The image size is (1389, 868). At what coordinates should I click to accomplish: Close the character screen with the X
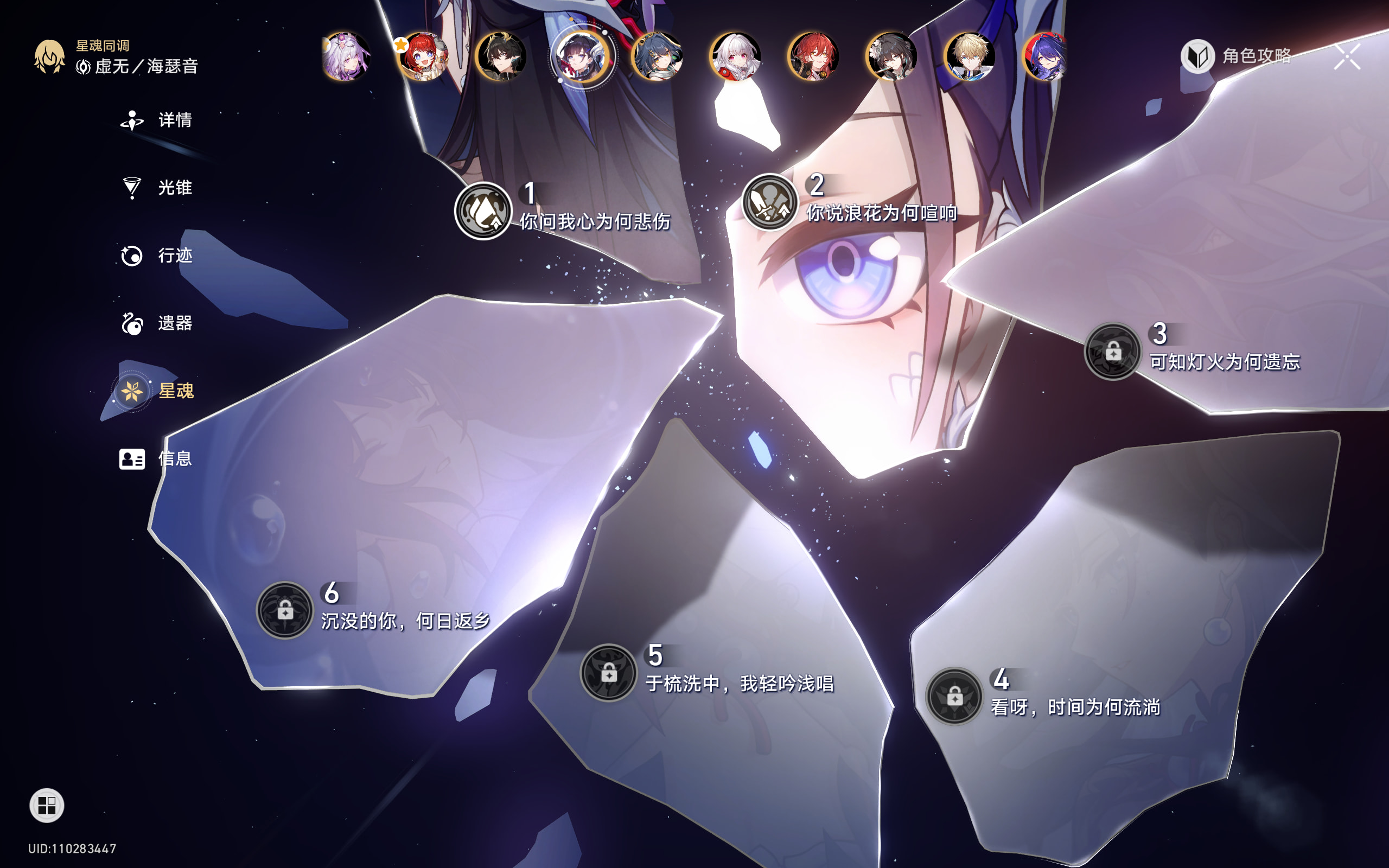[x=1347, y=56]
